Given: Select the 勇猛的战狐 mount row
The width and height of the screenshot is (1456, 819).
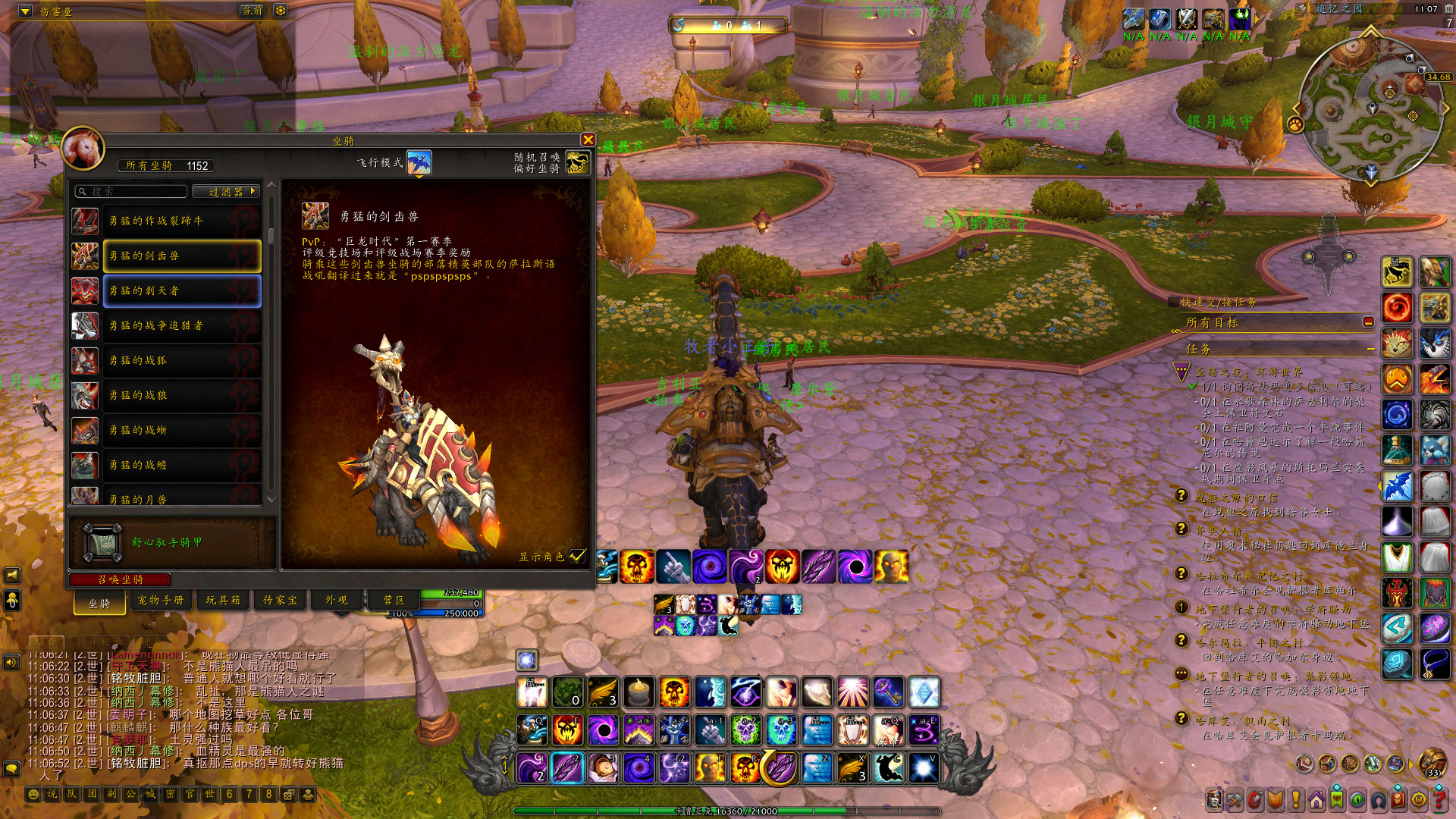Looking at the screenshot, I should [x=181, y=360].
